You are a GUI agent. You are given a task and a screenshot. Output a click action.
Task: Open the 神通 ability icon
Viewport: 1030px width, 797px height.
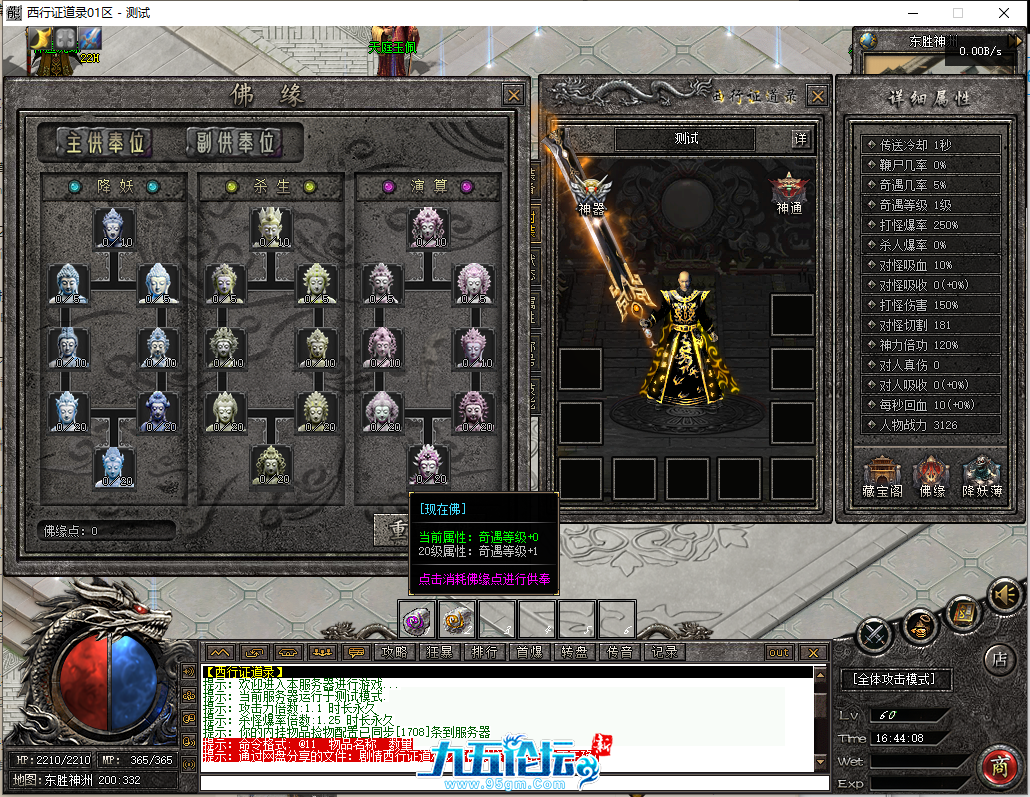pos(789,192)
